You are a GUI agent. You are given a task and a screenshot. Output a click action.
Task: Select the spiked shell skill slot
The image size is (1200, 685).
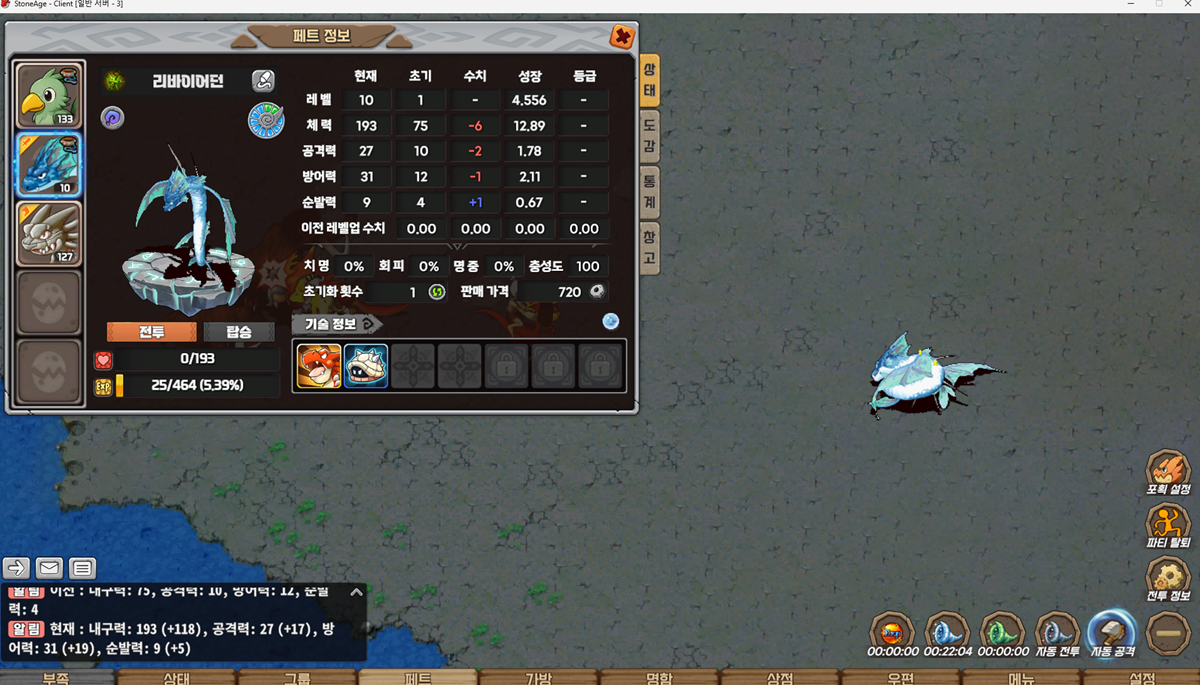[366, 366]
